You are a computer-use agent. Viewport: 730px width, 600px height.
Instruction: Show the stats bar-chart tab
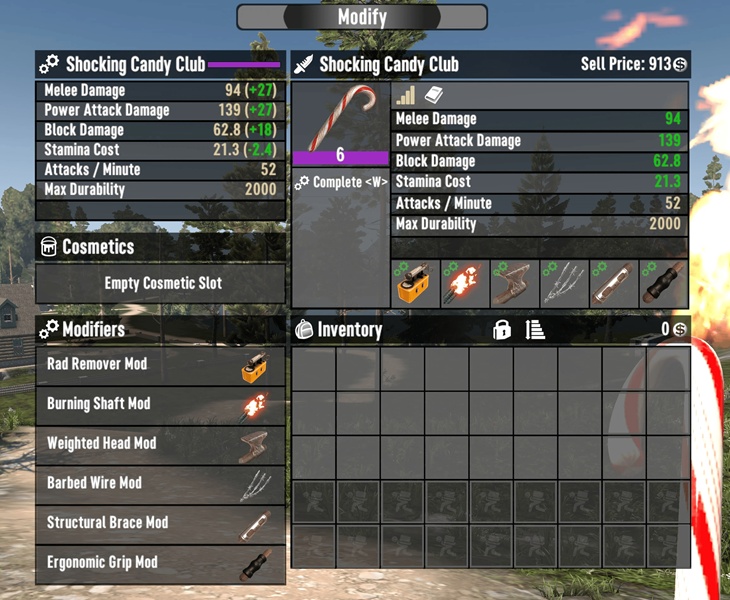[x=405, y=96]
